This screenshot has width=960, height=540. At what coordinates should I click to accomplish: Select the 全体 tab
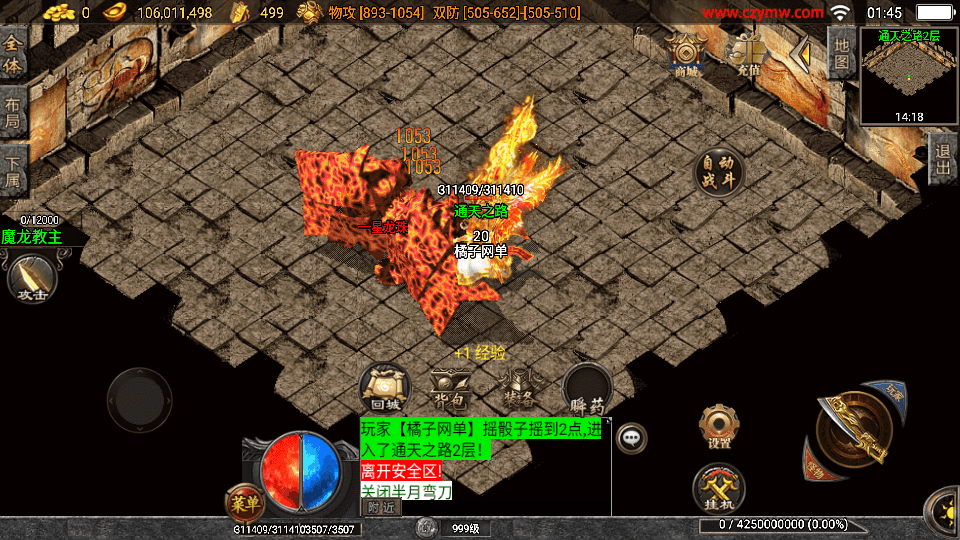tap(13, 53)
